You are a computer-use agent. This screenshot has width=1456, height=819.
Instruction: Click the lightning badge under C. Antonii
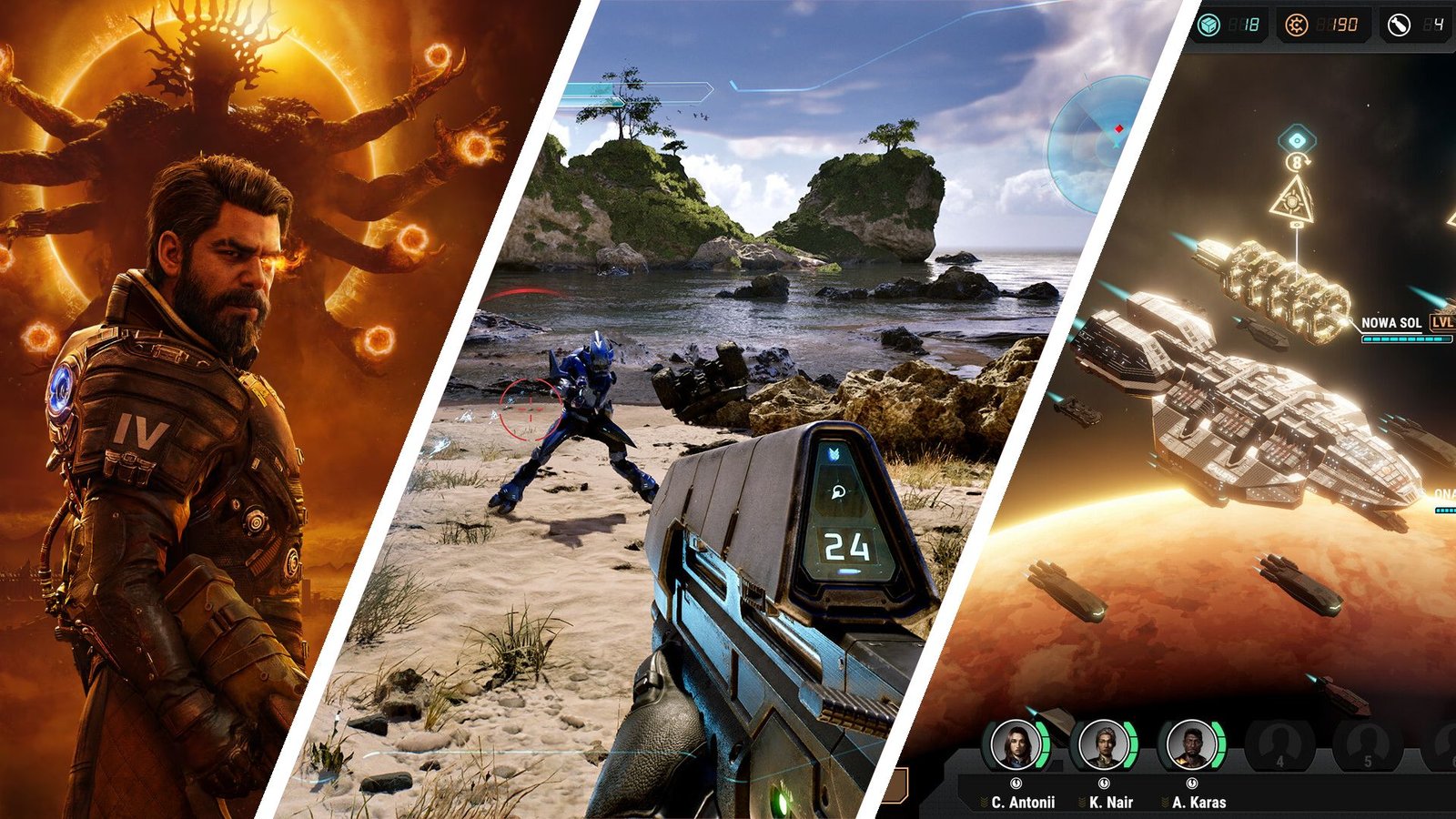pyautogui.click(x=1016, y=784)
